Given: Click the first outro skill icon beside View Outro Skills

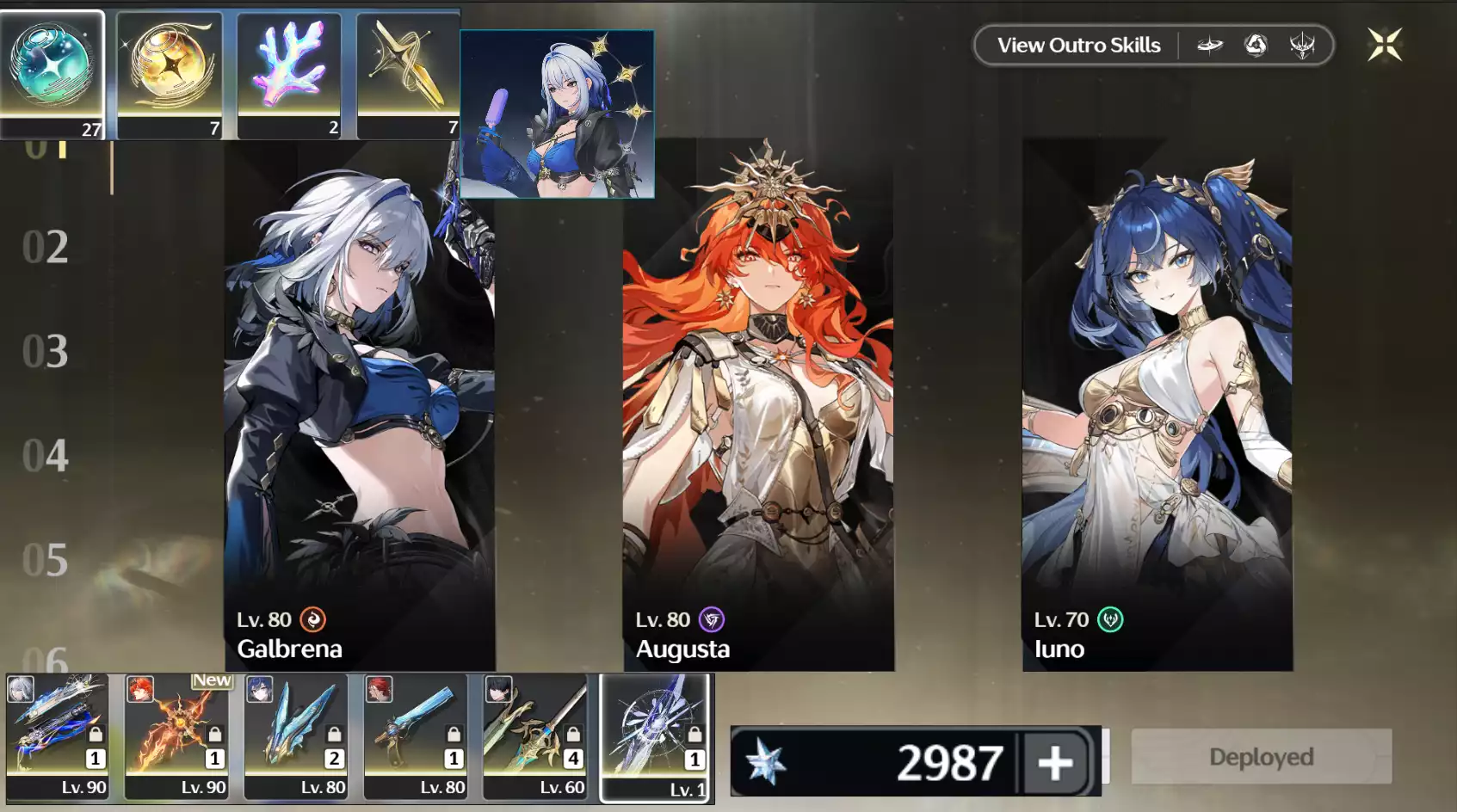Looking at the screenshot, I should pos(1210,45).
